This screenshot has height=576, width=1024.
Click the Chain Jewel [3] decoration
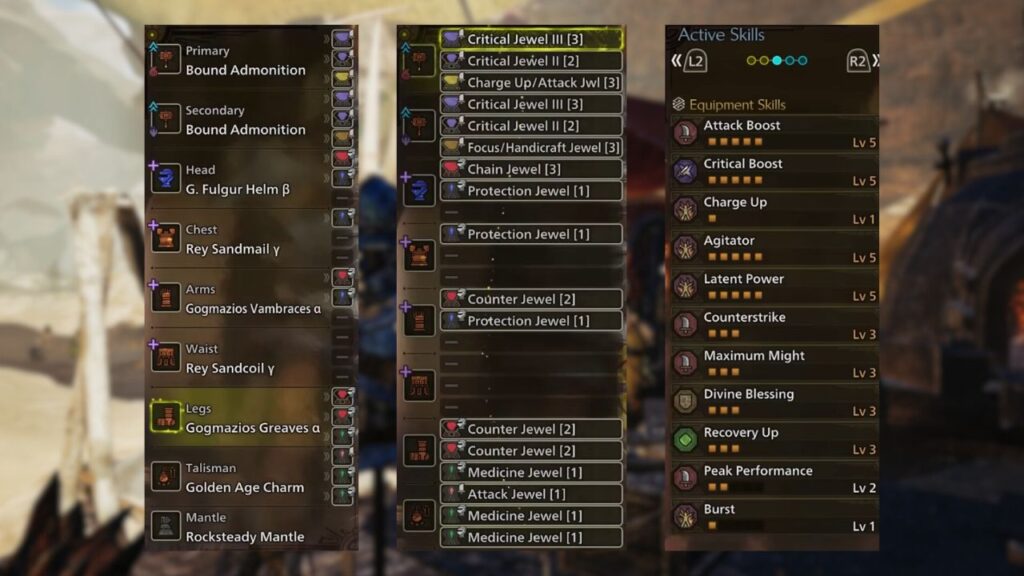click(x=531, y=170)
